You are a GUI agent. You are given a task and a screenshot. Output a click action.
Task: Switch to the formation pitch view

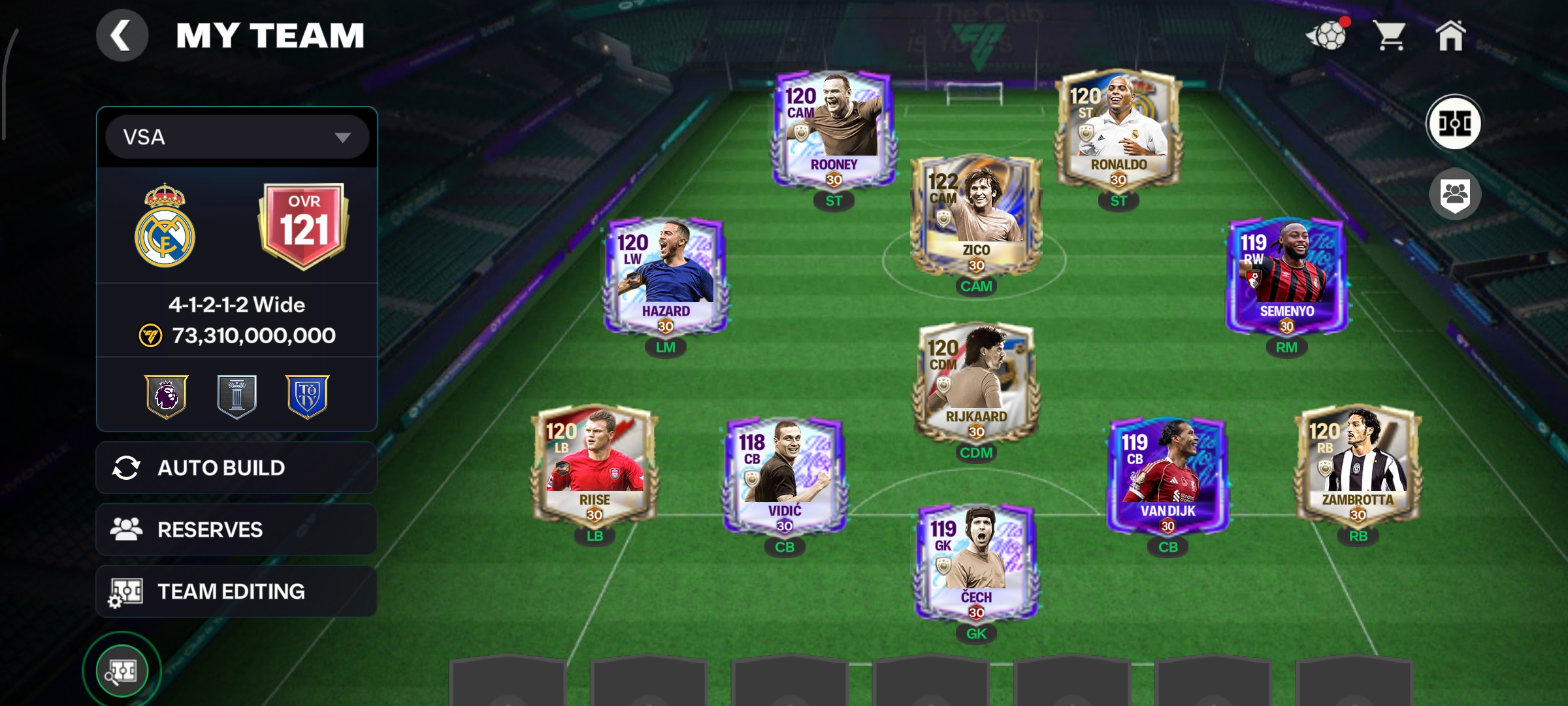1454,123
